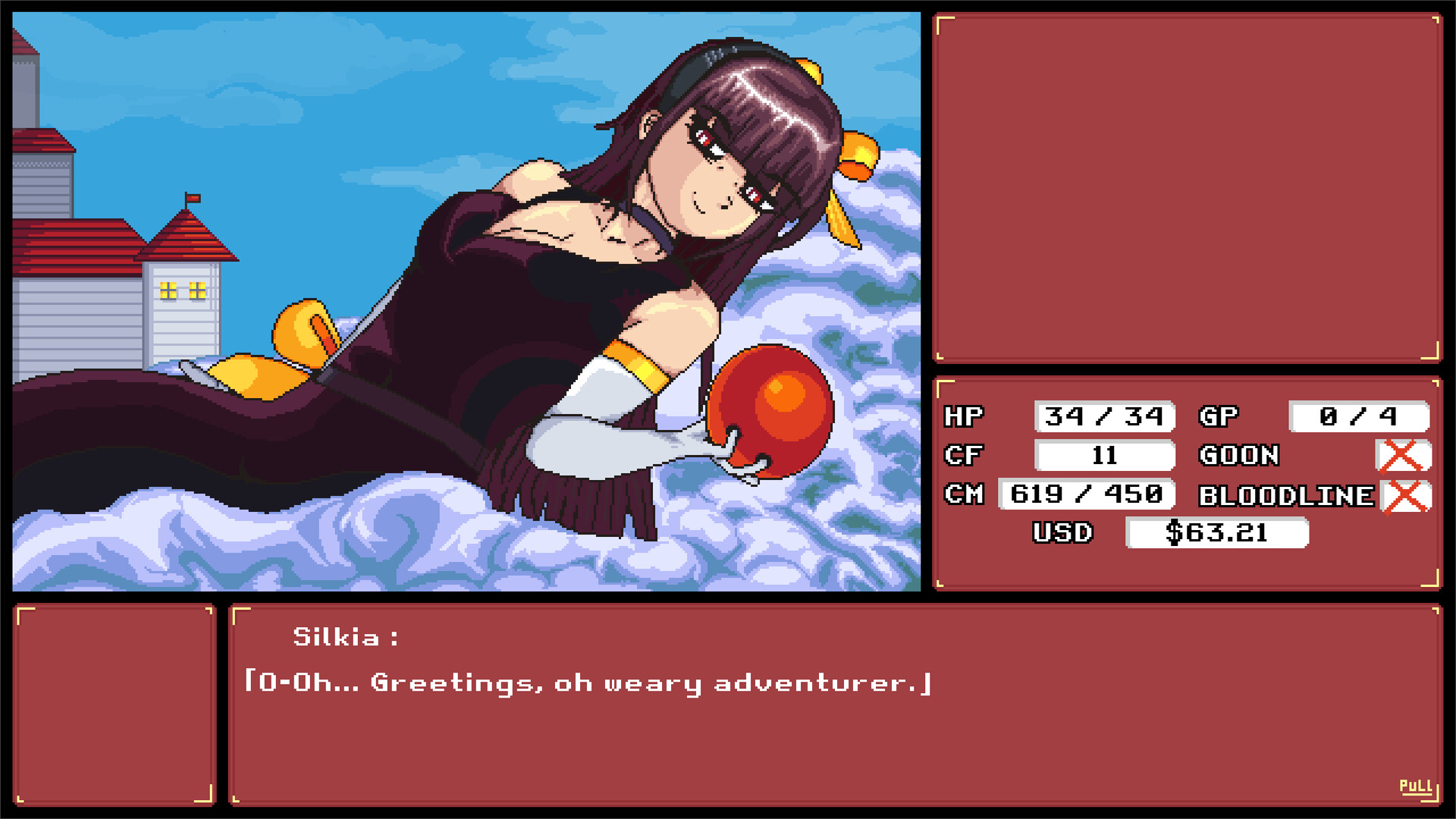The image size is (1456, 819).
Task: Click the GP stat label
Action: point(1219,416)
